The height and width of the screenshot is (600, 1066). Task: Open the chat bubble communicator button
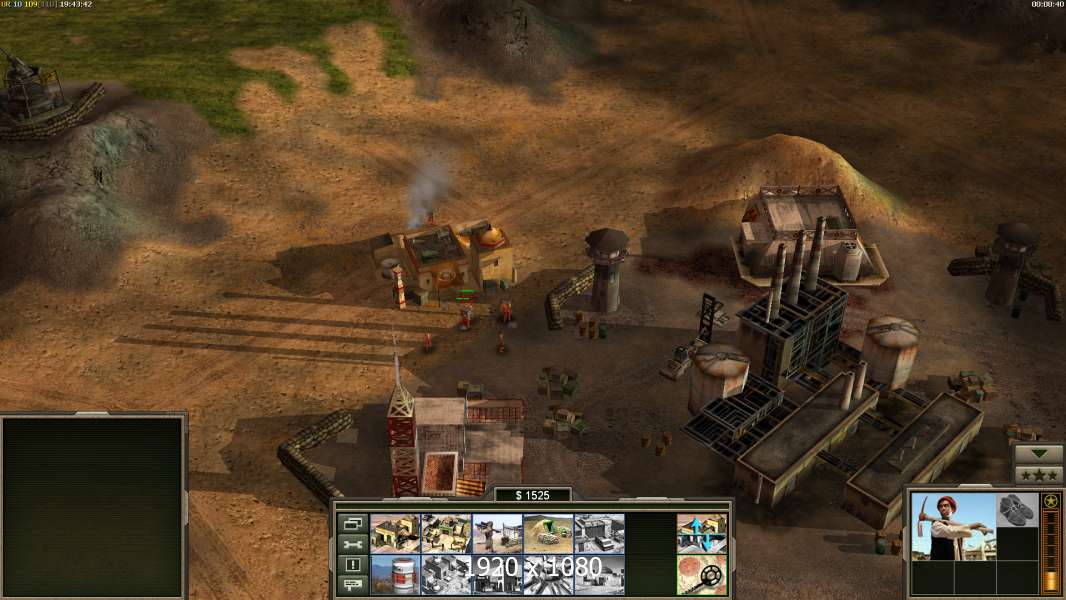352,585
